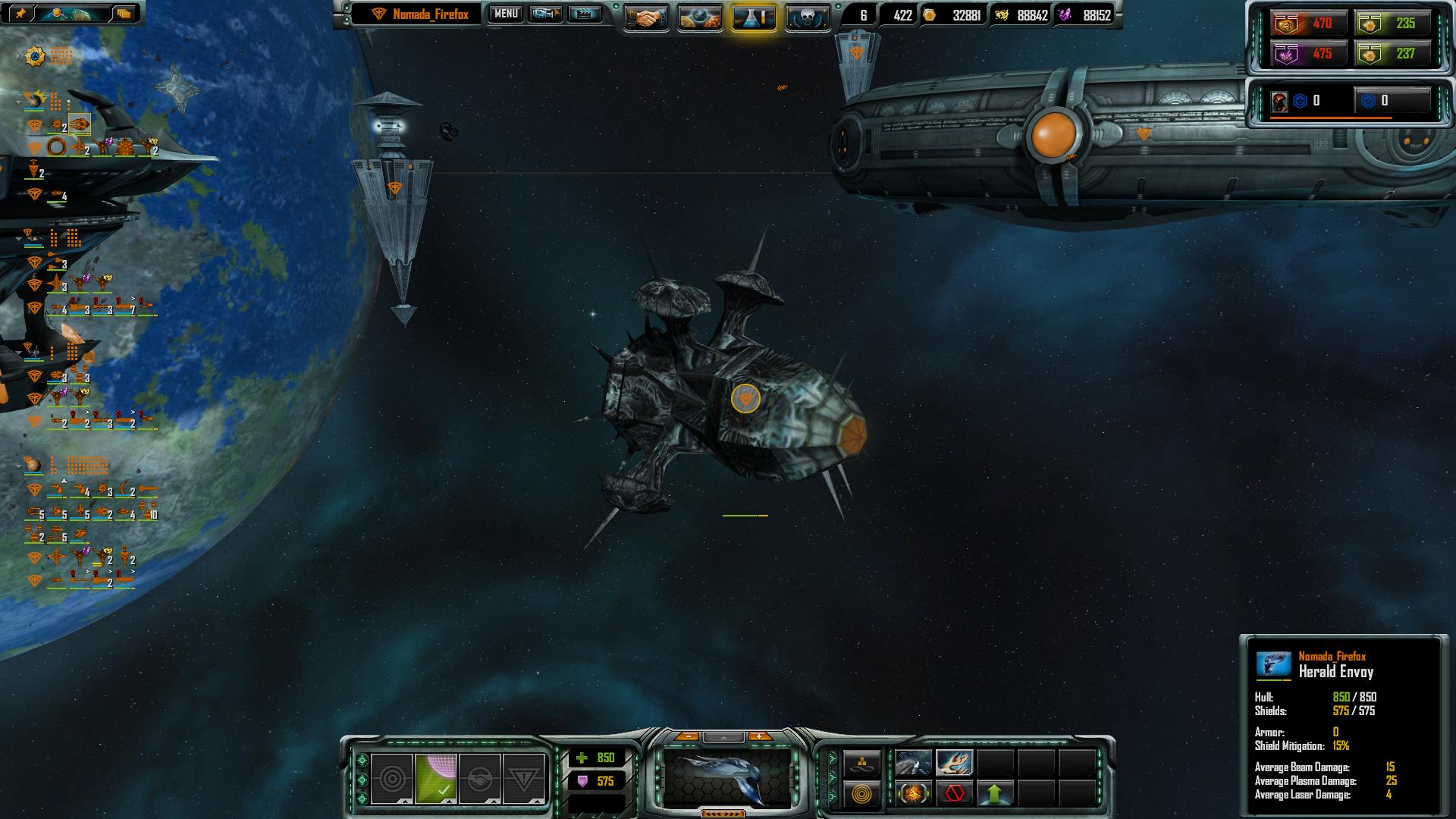Click the orange minus button above ship portrait
Image resolution: width=1456 pixels, height=819 pixels.
click(687, 736)
